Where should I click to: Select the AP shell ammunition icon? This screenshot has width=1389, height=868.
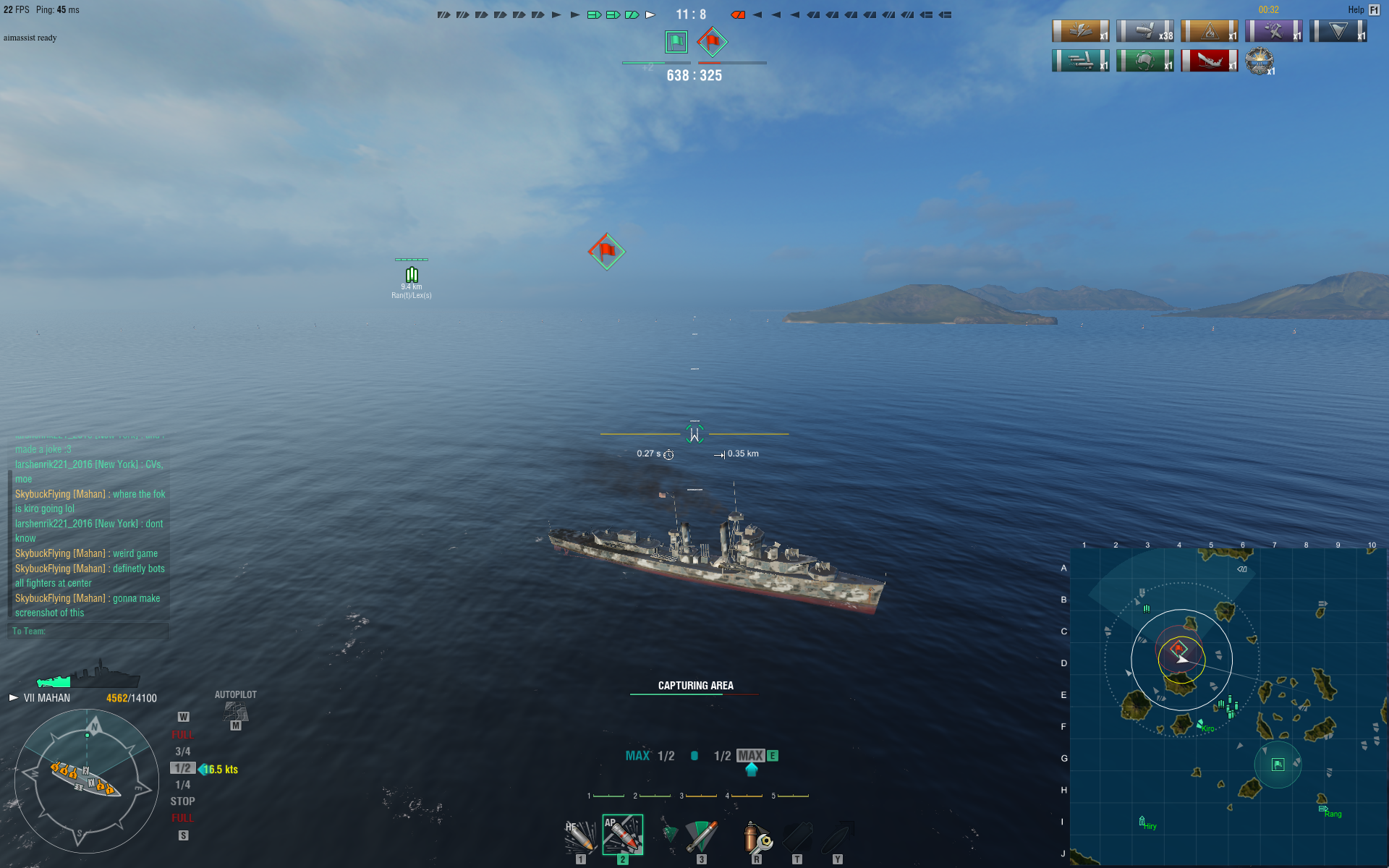(x=622, y=835)
